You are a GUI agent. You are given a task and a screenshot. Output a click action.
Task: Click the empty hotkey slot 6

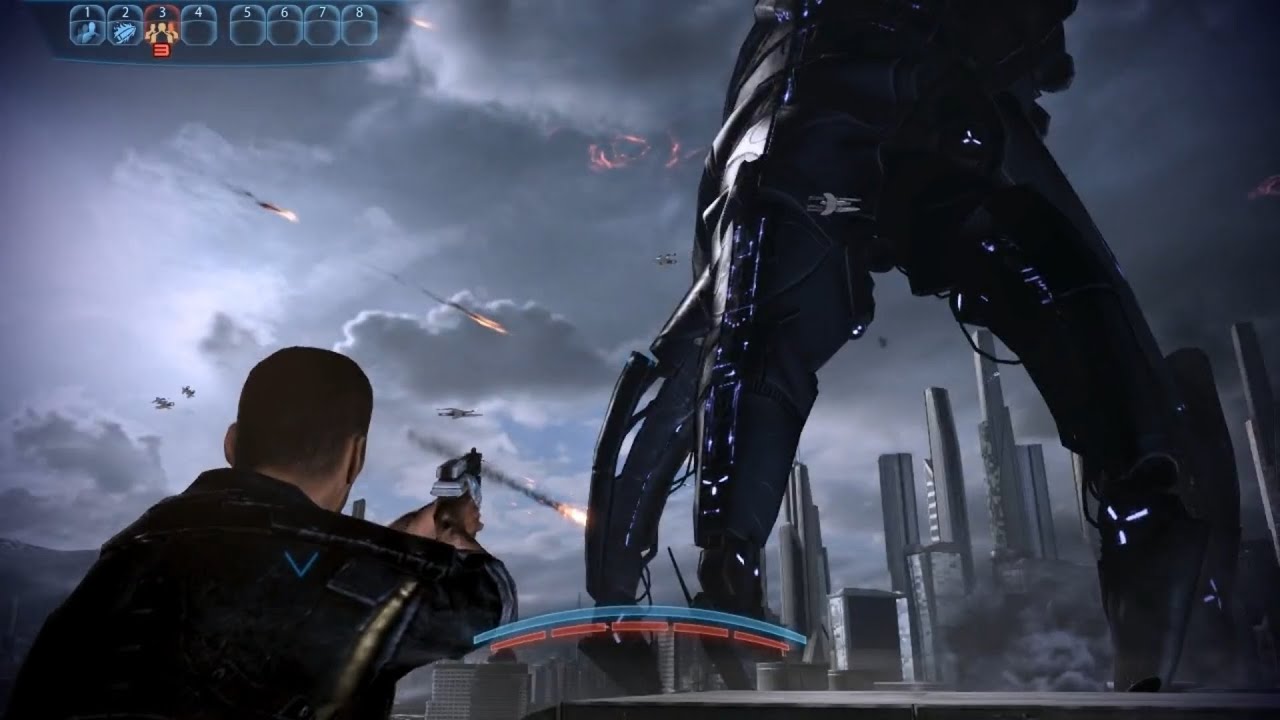[x=285, y=28]
